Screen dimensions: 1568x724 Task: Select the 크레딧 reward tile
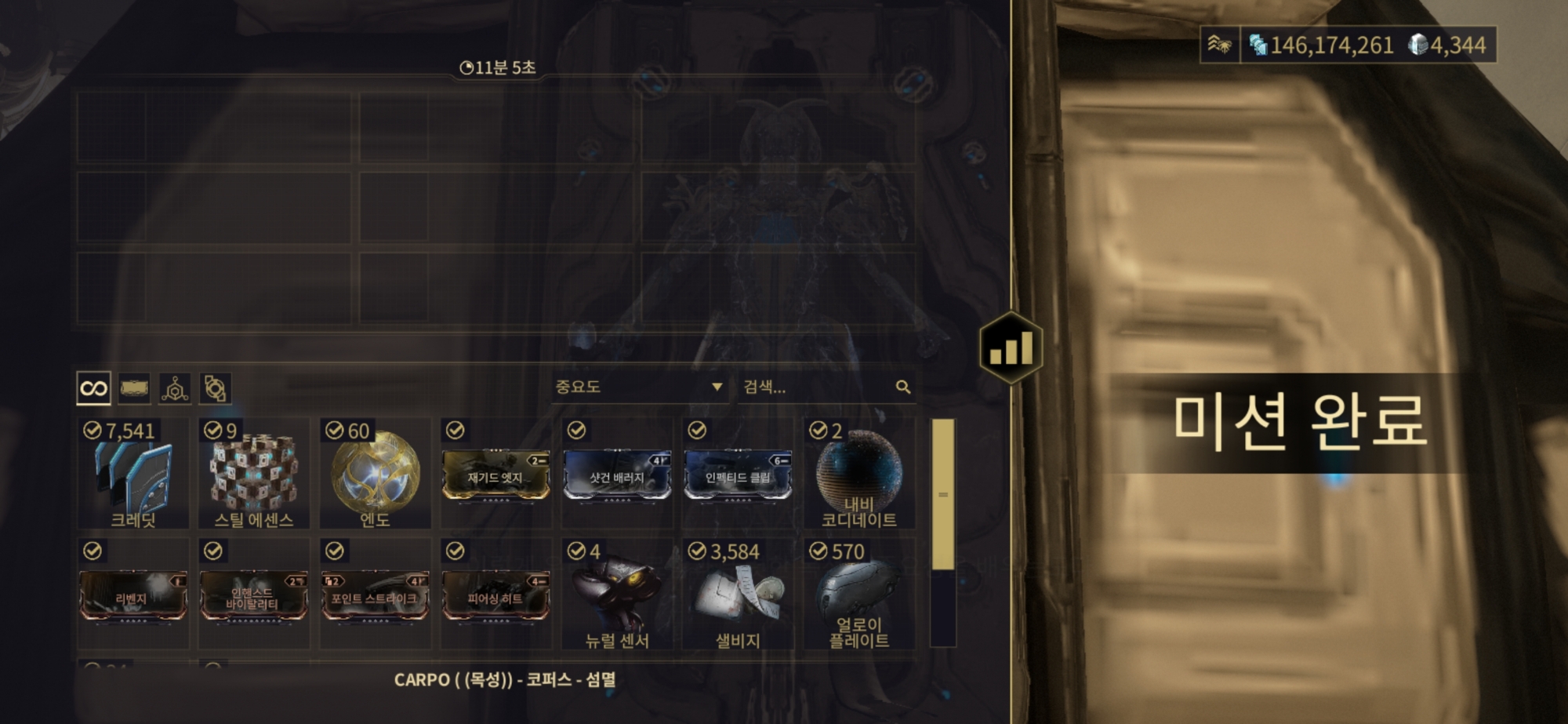click(x=133, y=474)
